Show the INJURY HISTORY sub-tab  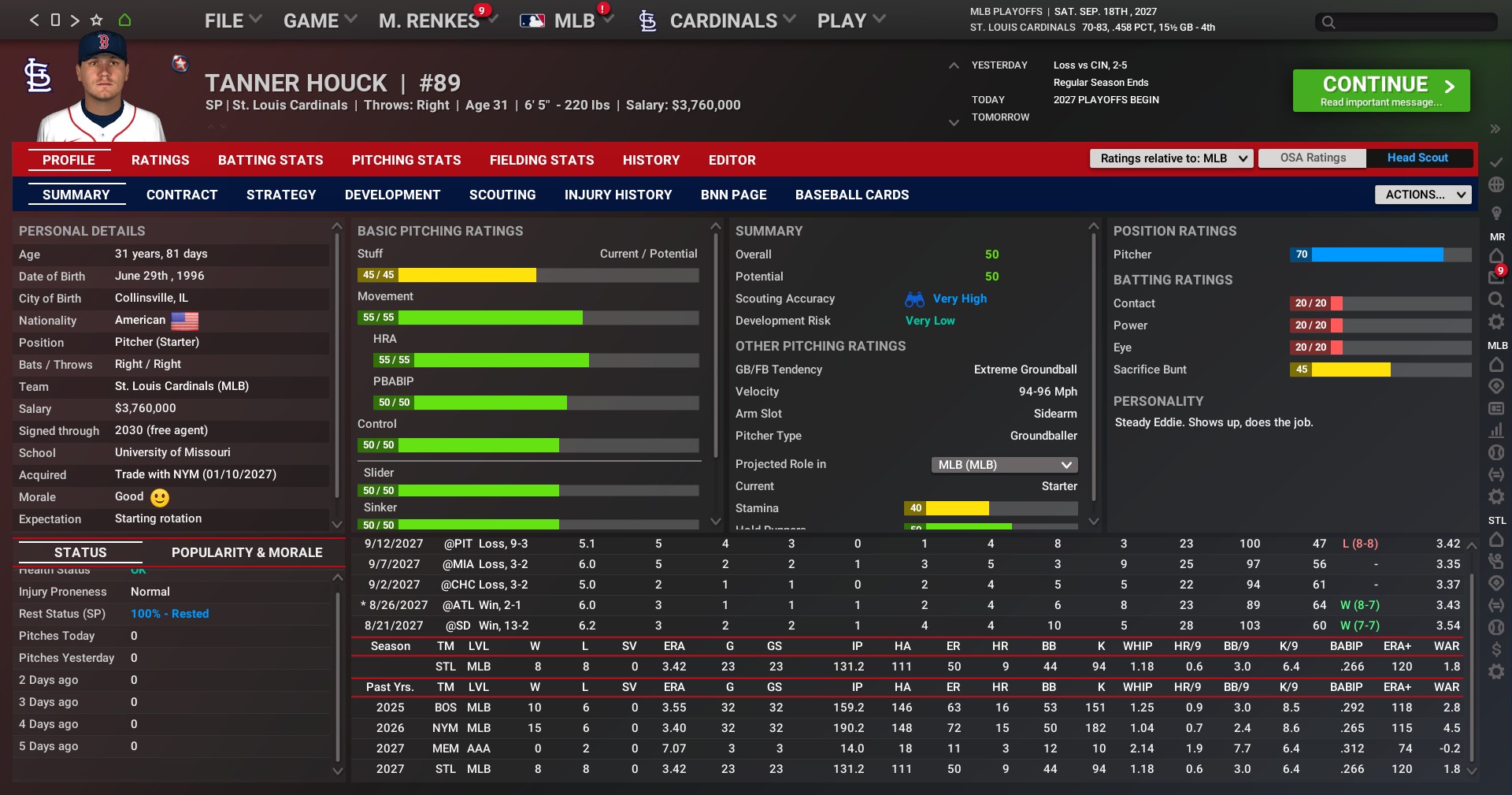[x=618, y=195]
